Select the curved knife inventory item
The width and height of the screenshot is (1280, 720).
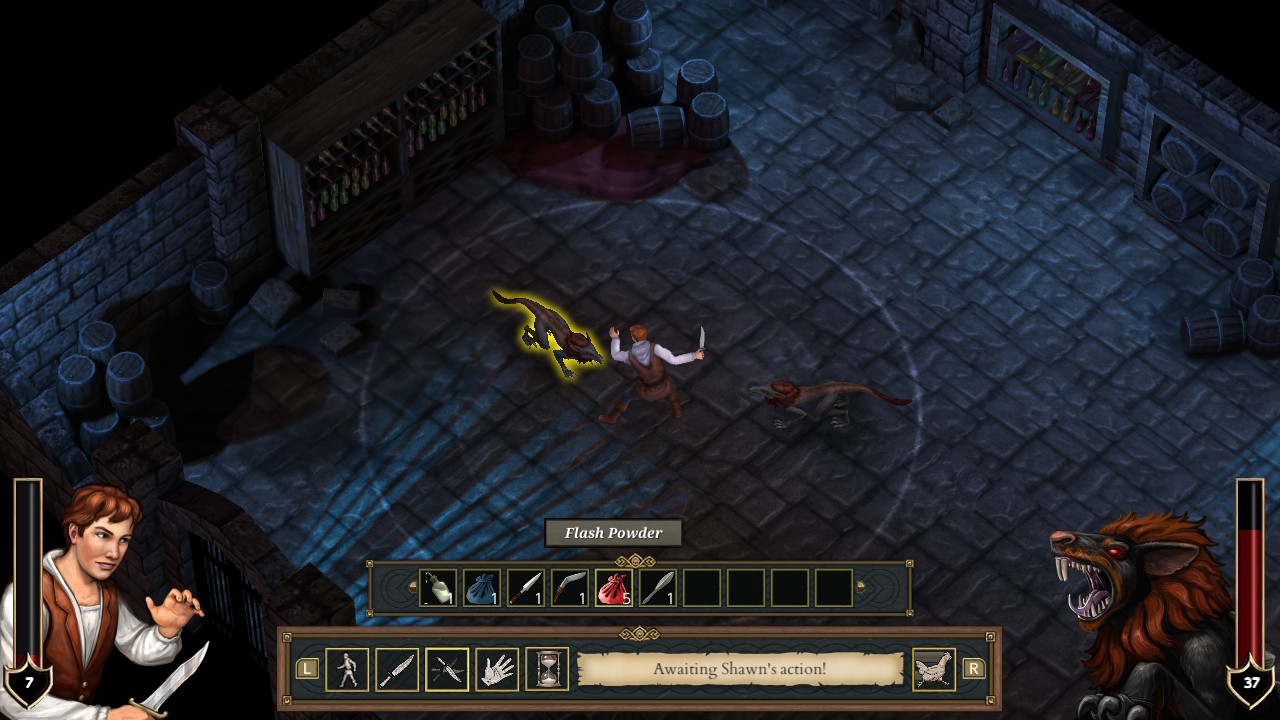coord(570,589)
